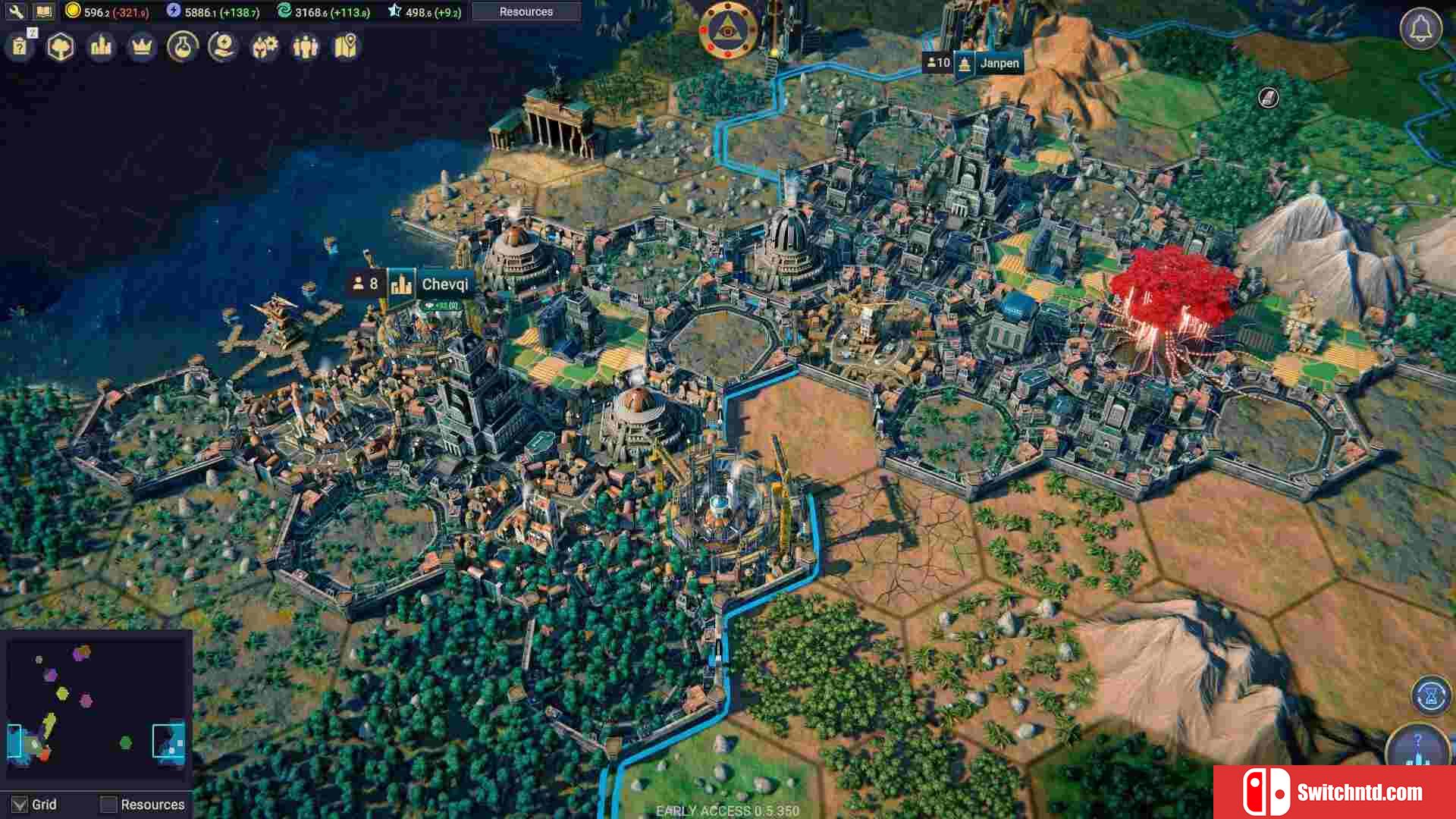Open the hexagon tree icon screen
The image size is (1456, 819).
(x=61, y=47)
